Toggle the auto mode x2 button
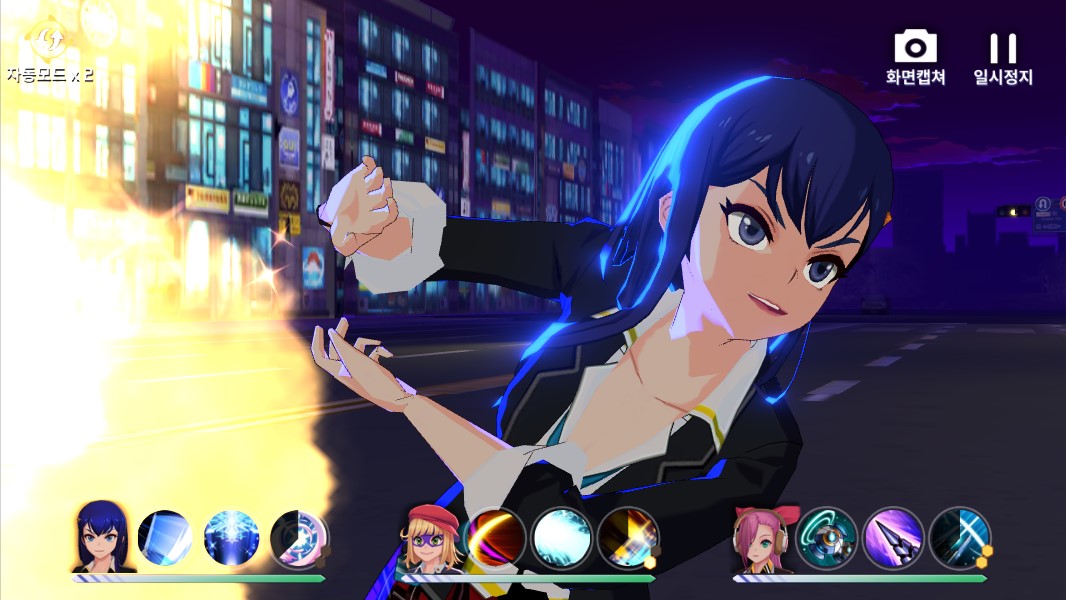 (47, 52)
